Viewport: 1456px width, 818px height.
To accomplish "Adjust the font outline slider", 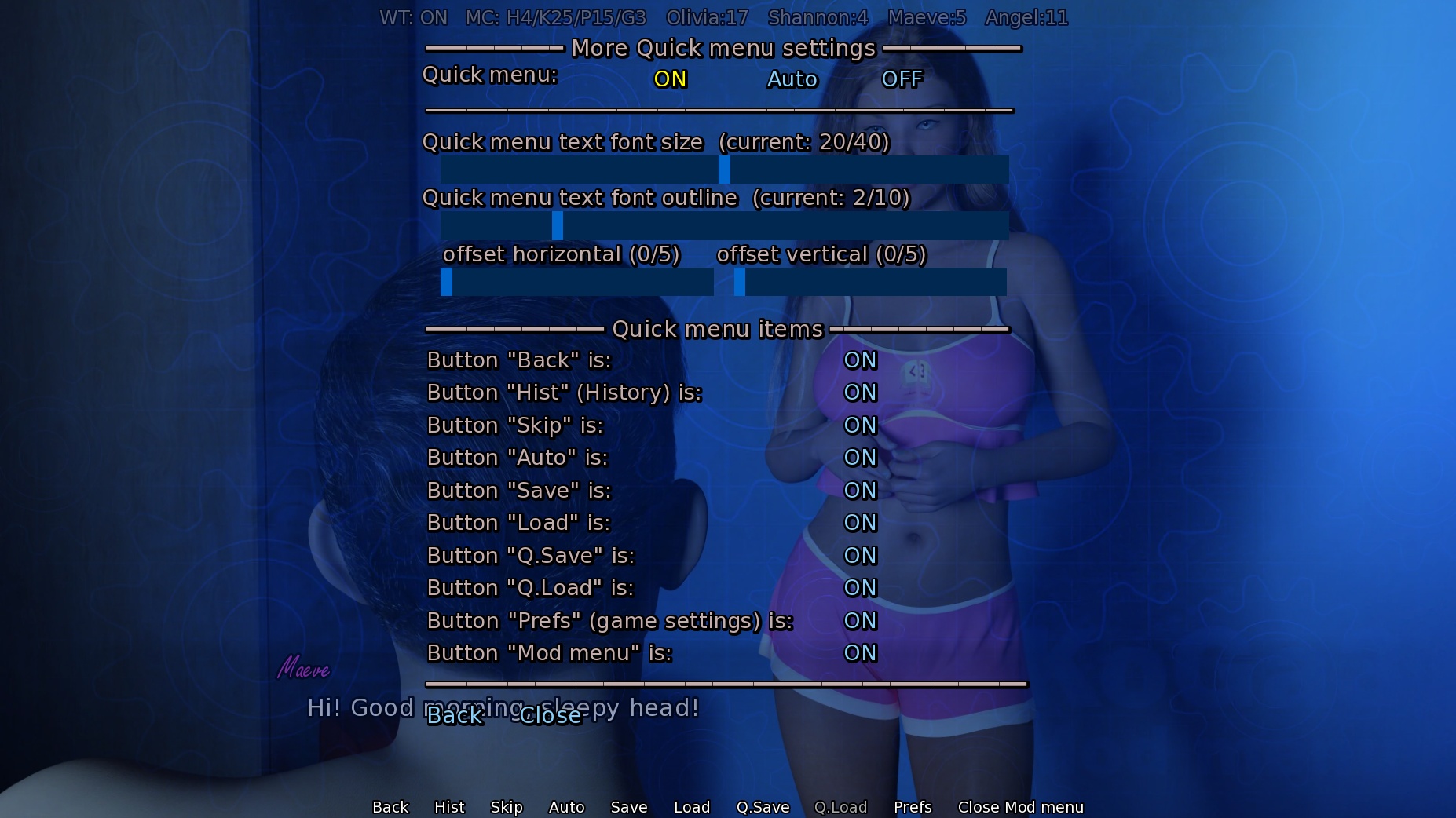I will tap(558, 226).
